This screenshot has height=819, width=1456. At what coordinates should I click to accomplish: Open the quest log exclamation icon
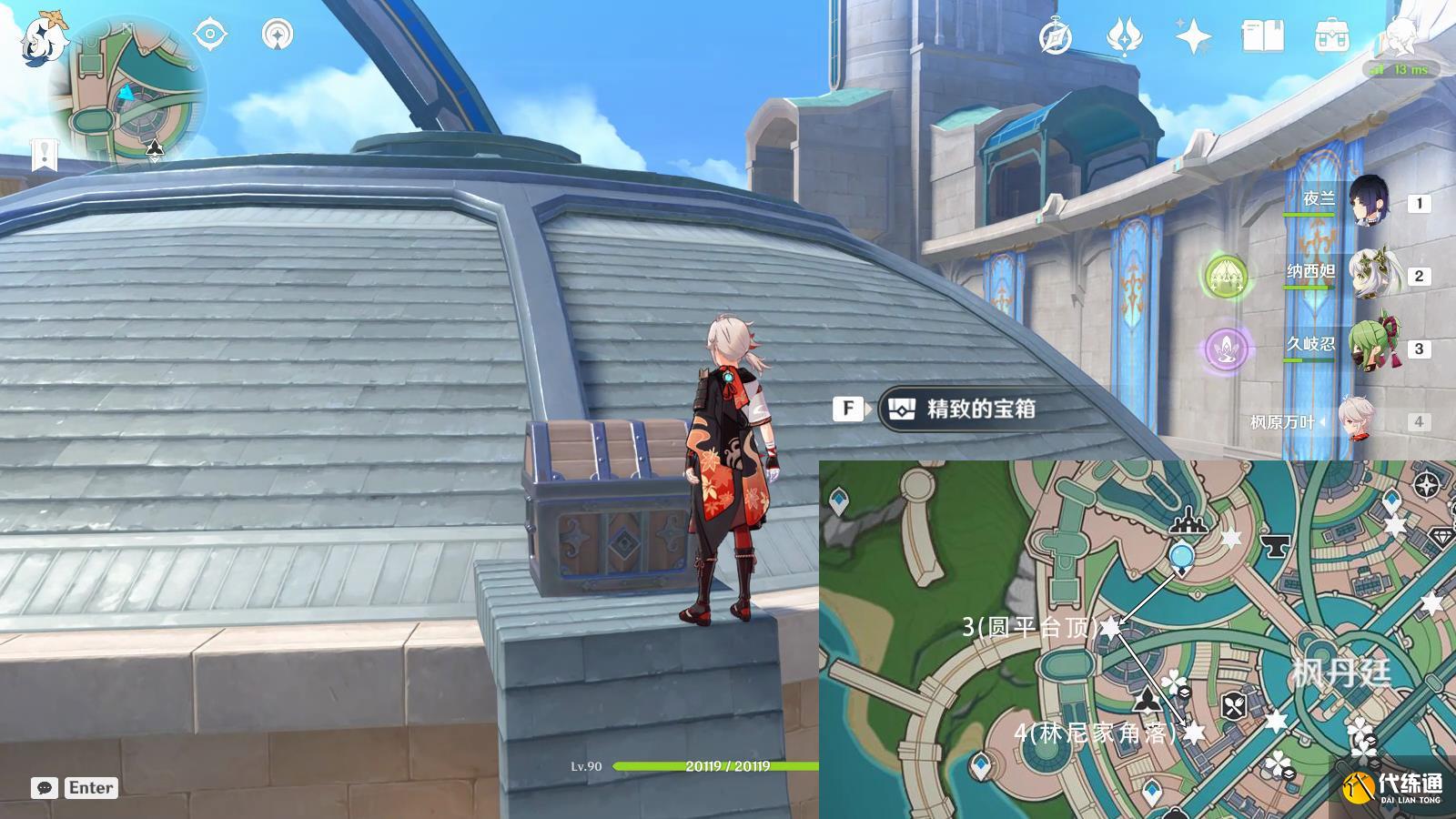click(x=44, y=155)
